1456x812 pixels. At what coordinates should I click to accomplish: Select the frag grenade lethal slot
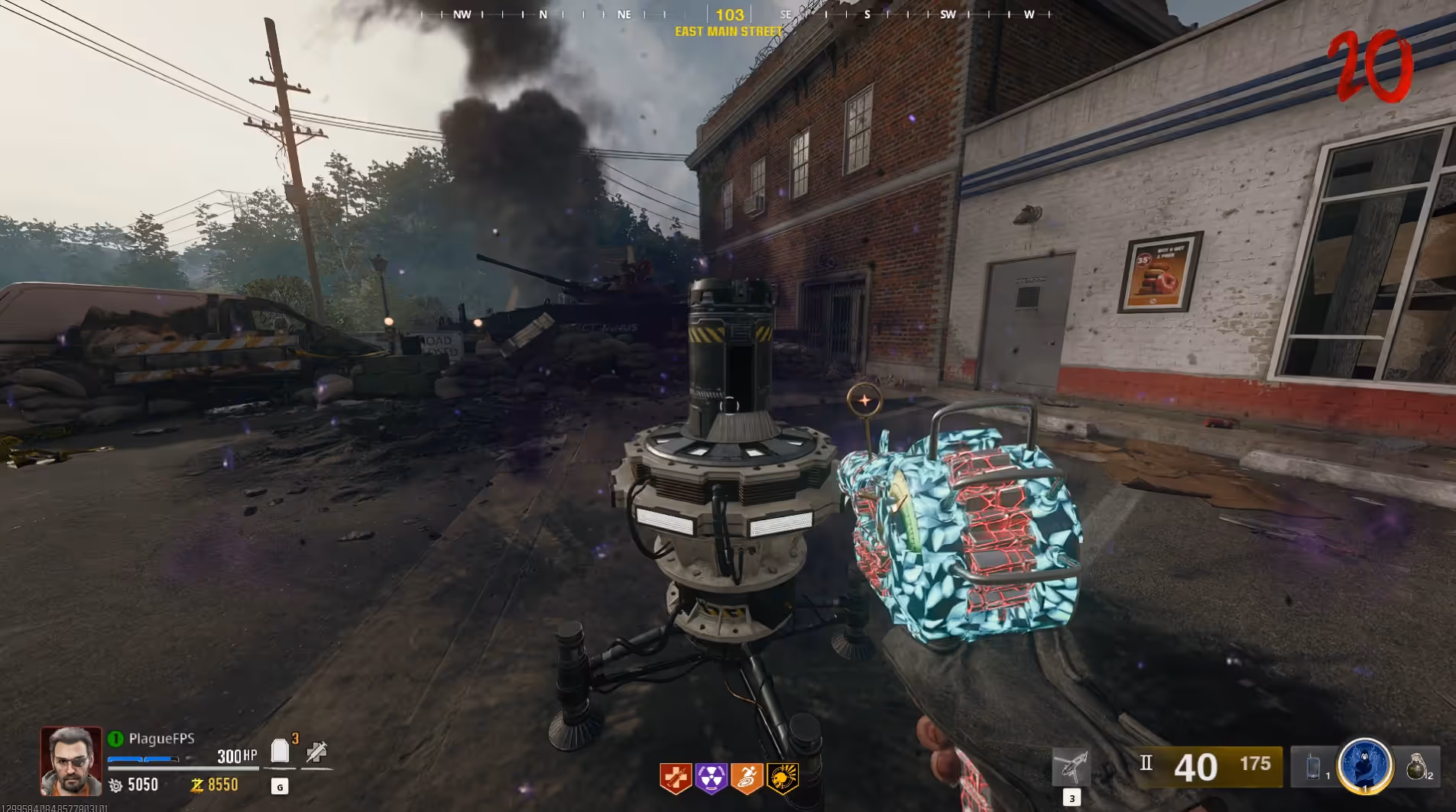pyautogui.click(x=1416, y=766)
